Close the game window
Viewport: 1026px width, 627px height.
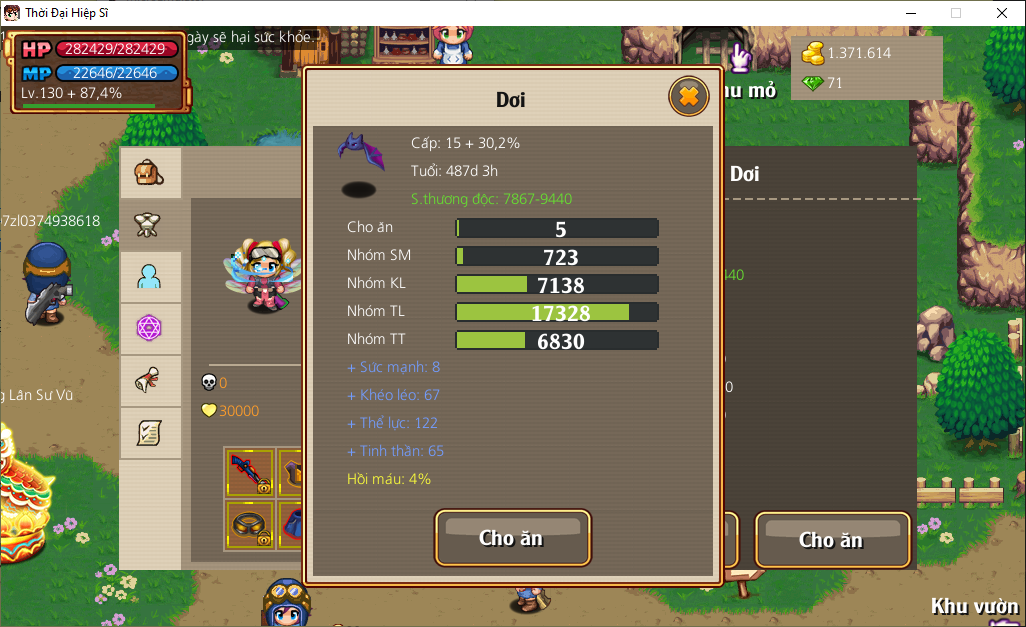(1002, 13)
